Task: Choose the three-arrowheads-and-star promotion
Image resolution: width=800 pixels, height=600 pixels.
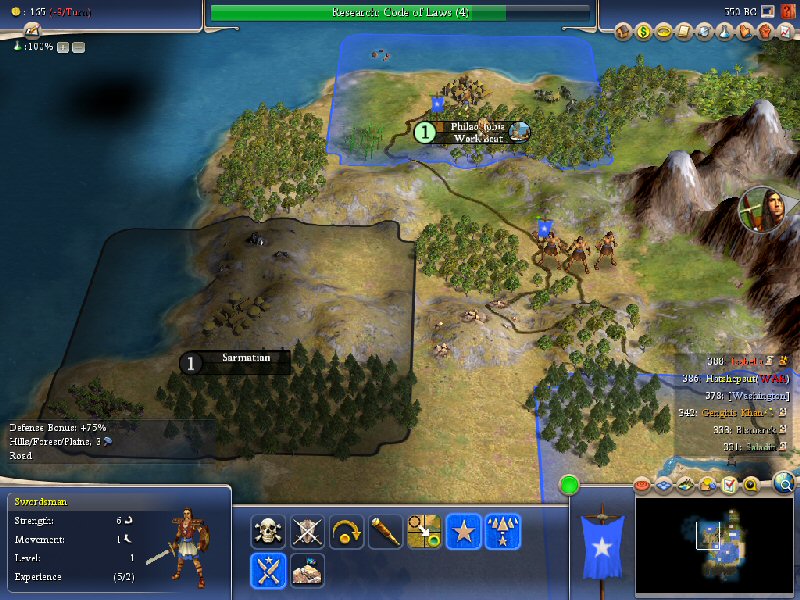Action: click(x=502, y=531)
